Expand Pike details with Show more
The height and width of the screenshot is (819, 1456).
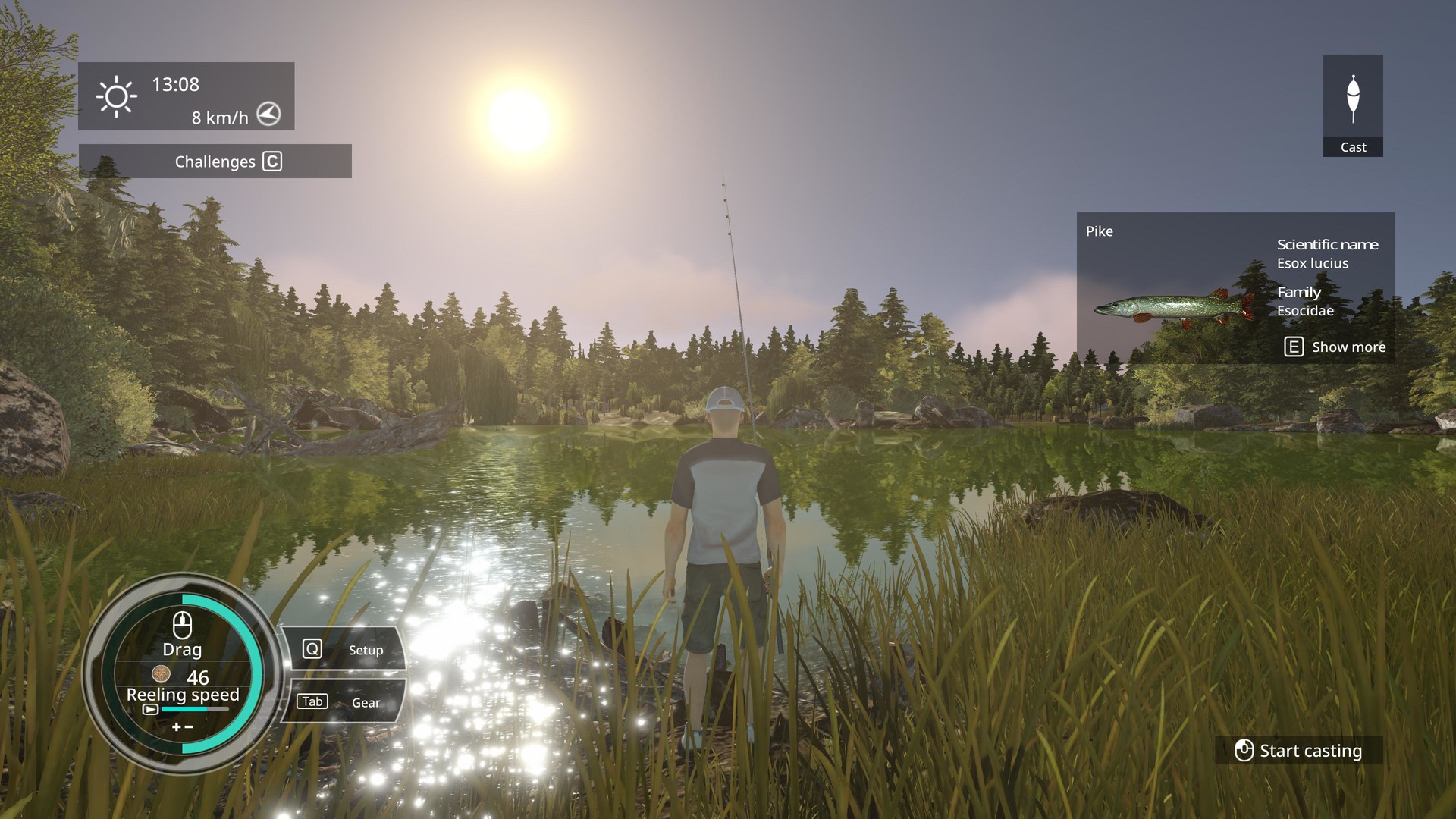tap(1348, 347)
